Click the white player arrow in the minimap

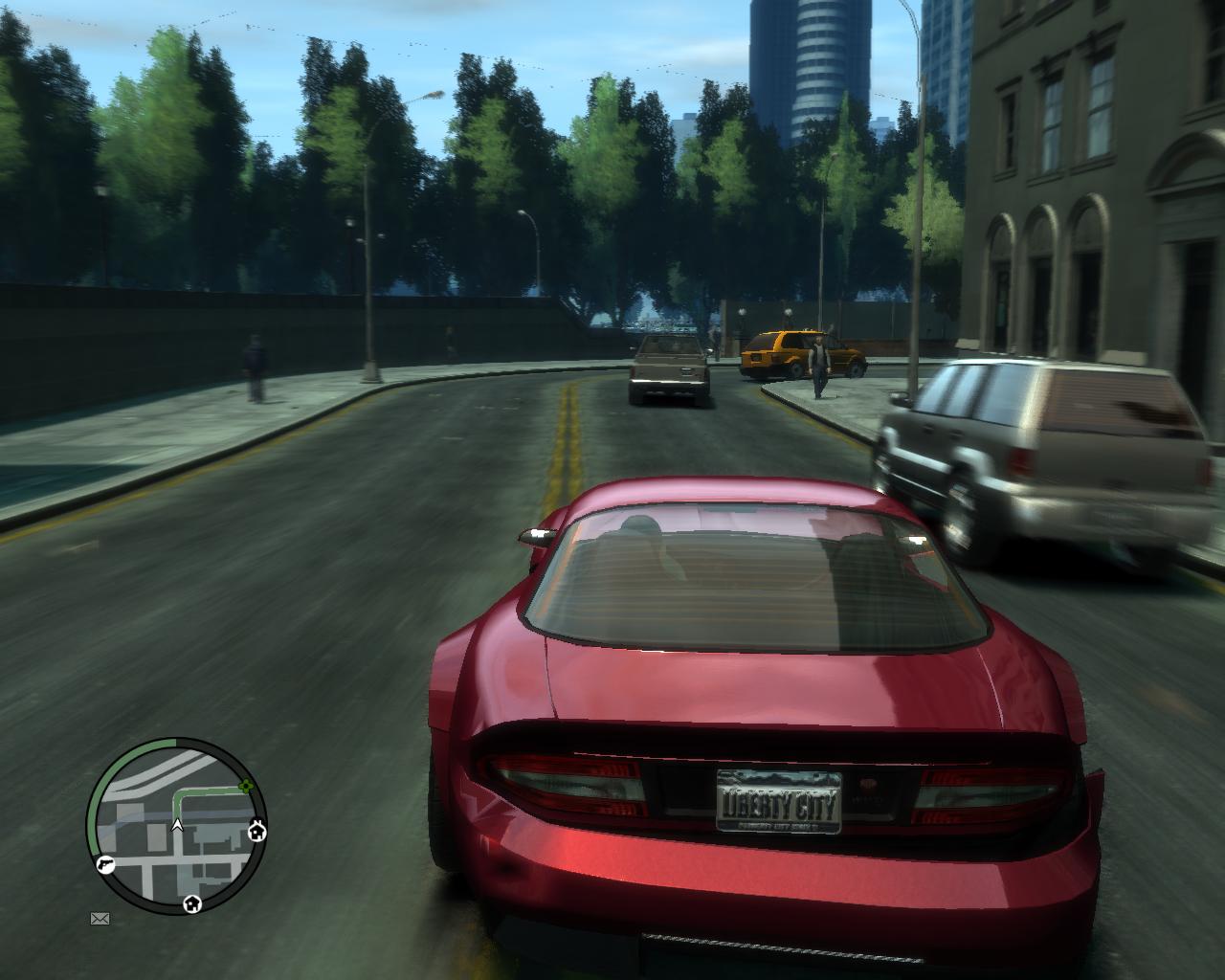[x=177, y=824]
